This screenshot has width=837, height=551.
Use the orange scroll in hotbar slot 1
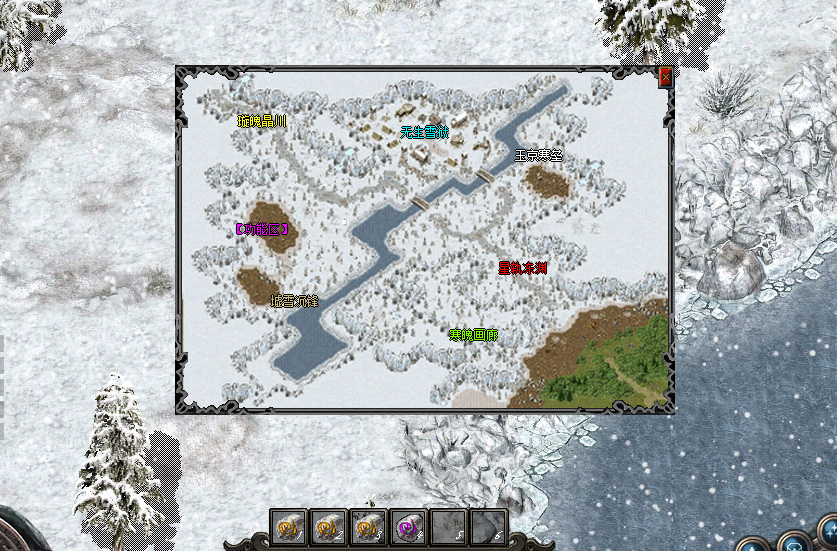(x=290, y=526)
